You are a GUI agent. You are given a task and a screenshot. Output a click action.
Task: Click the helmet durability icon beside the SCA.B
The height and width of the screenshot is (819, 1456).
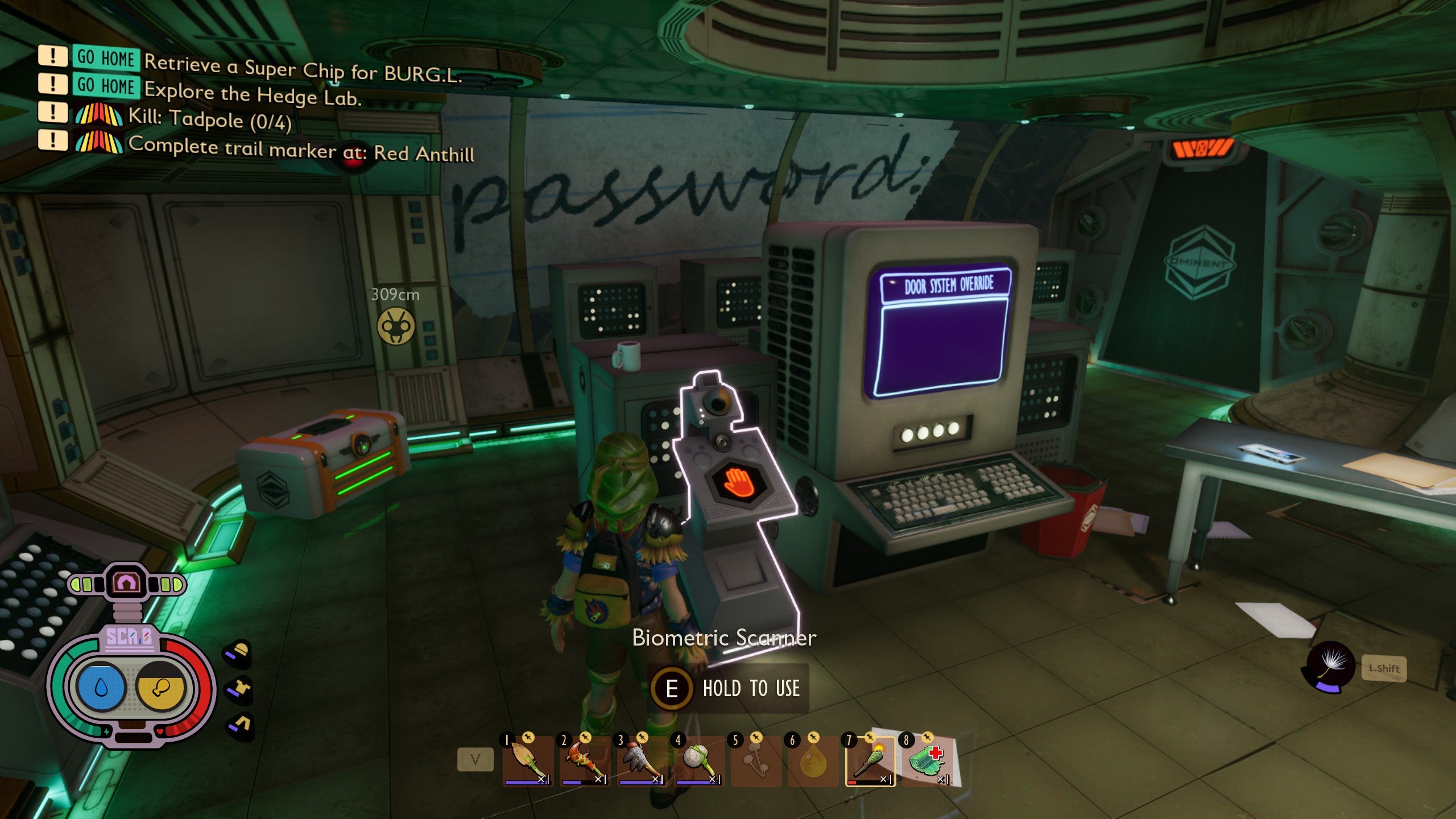(238, 653)
